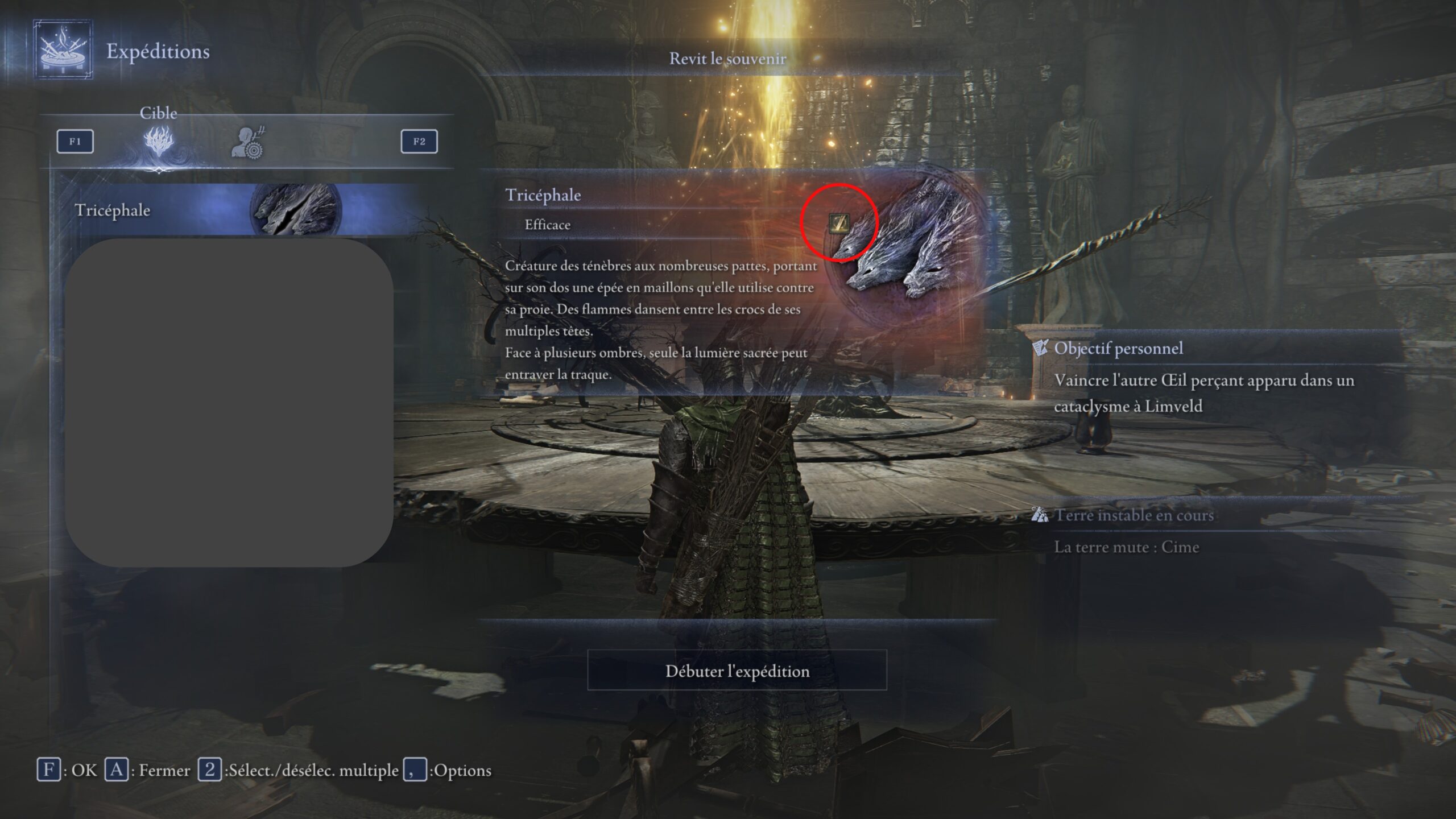Switch to the Cible flame tab
Screen dimensions: 1456x819
(x=159, y=142)
